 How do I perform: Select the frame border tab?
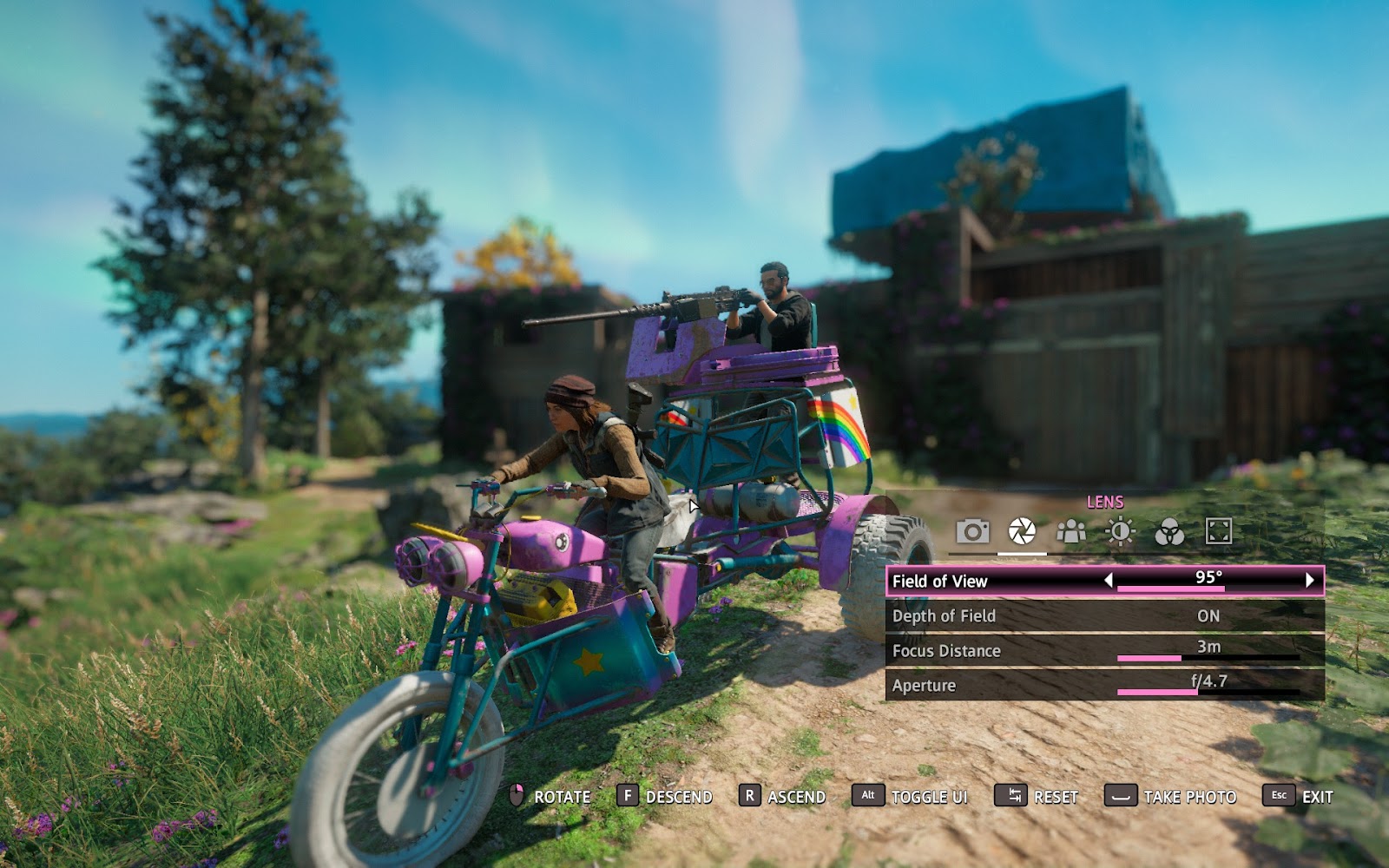pos(1219,531)
